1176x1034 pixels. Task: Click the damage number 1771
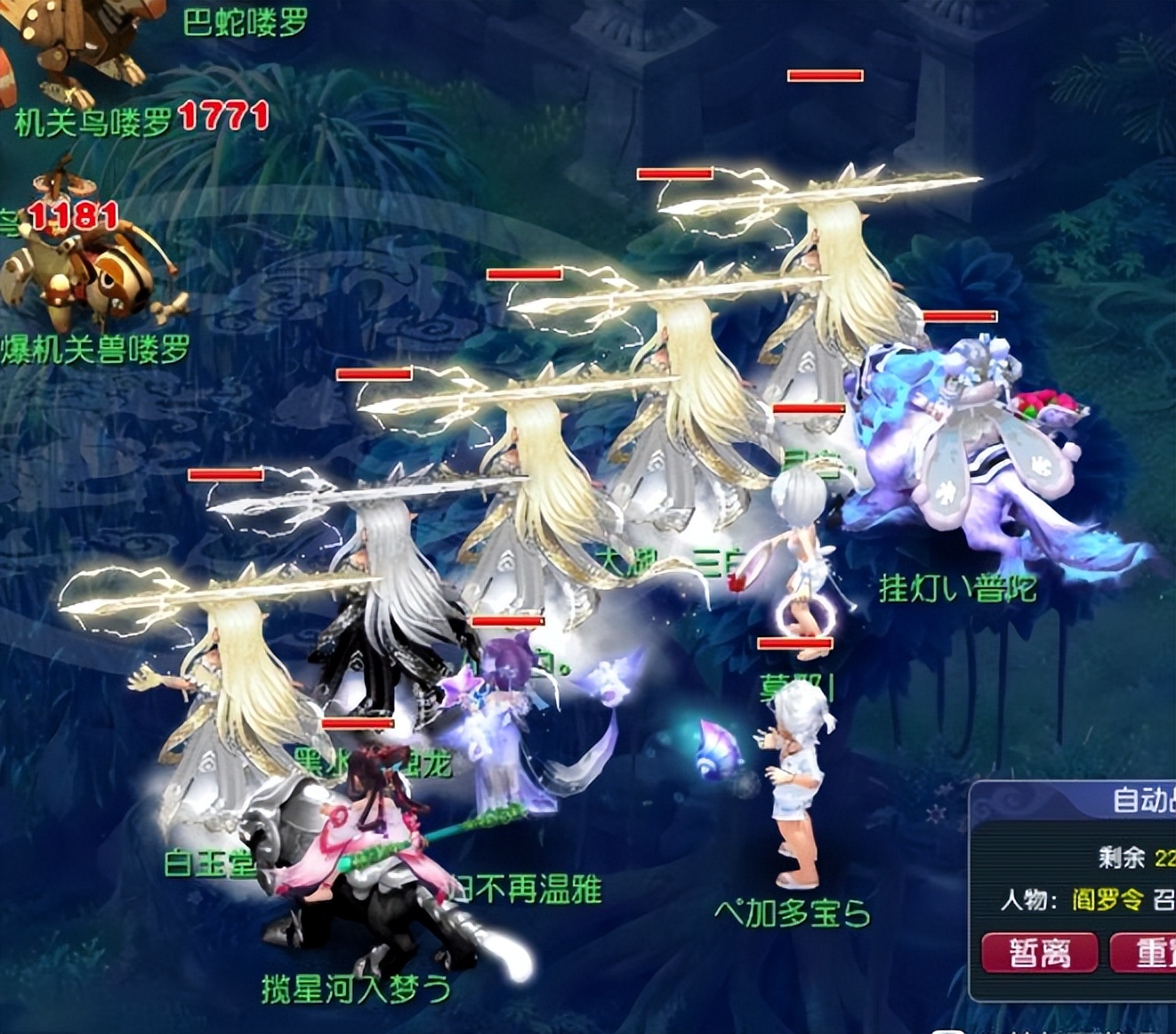221,117
